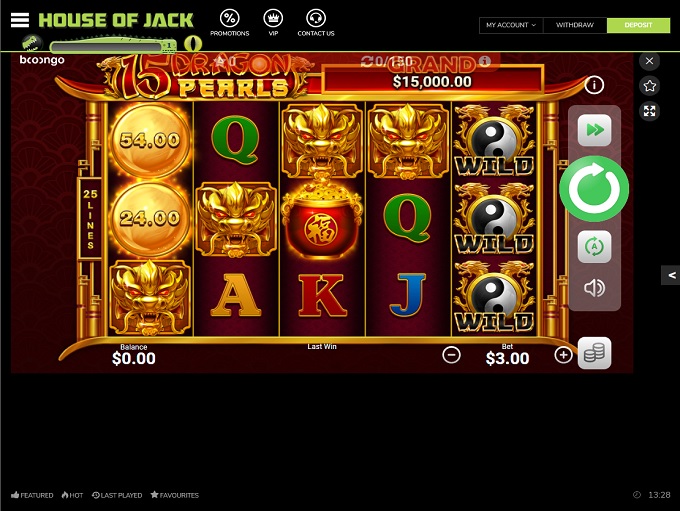Switch the game to fullscreen
This screenshot has height=511, width=680.
tap(650, 111)
